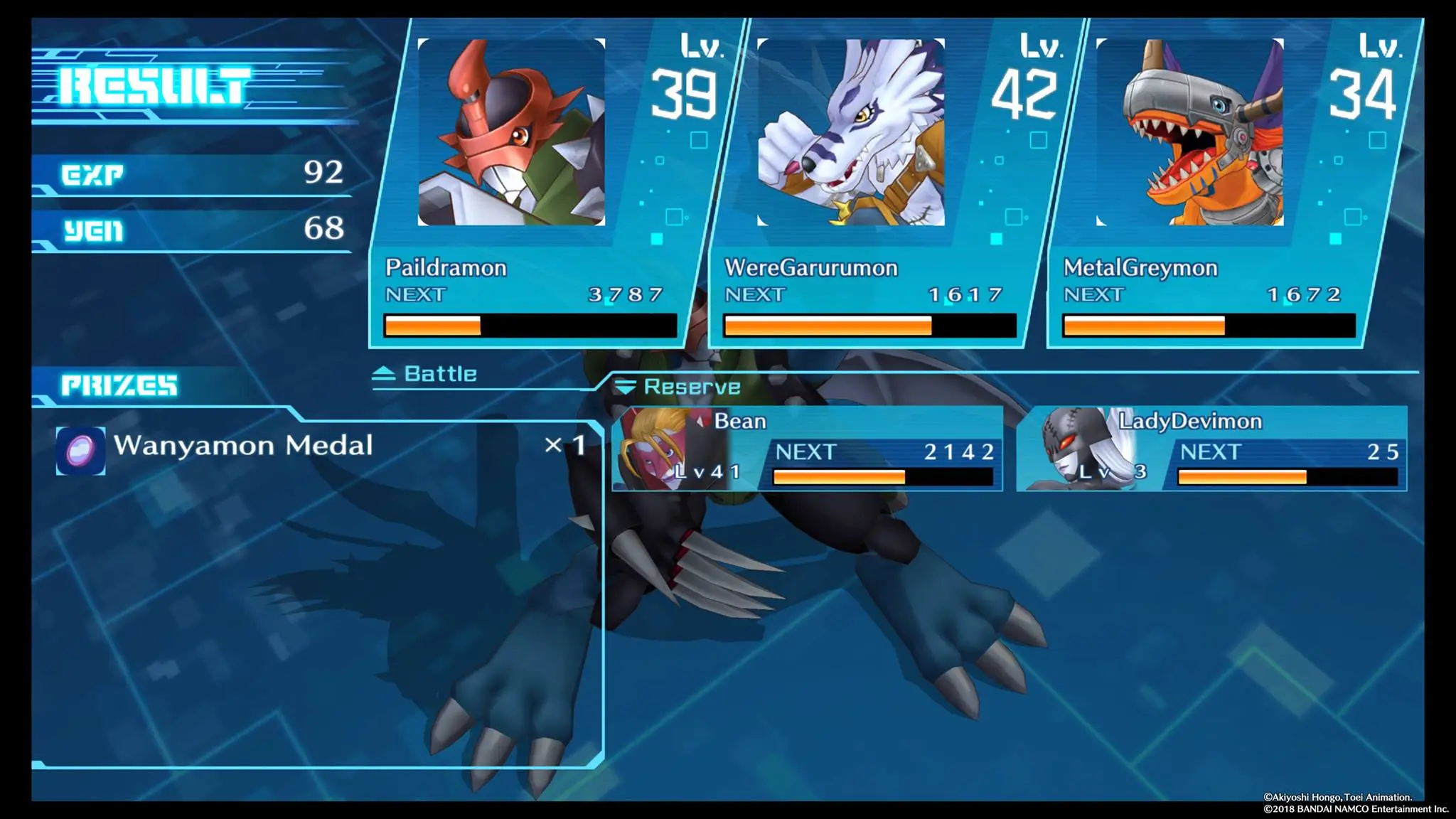Click the square marker beside Paildramon's level
The image size is (1456, 819).
[700, 140]
